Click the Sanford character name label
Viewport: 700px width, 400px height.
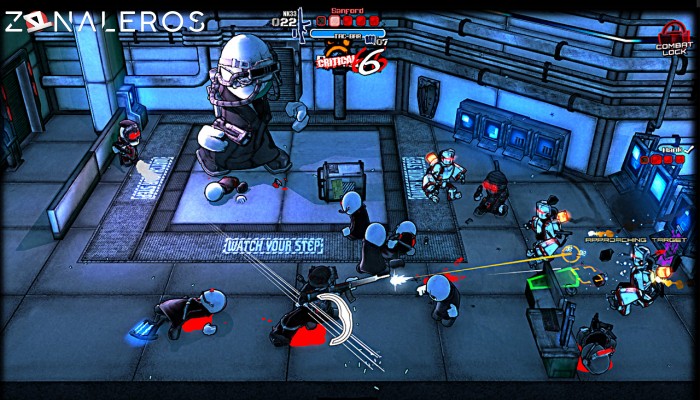coord(346,10)
